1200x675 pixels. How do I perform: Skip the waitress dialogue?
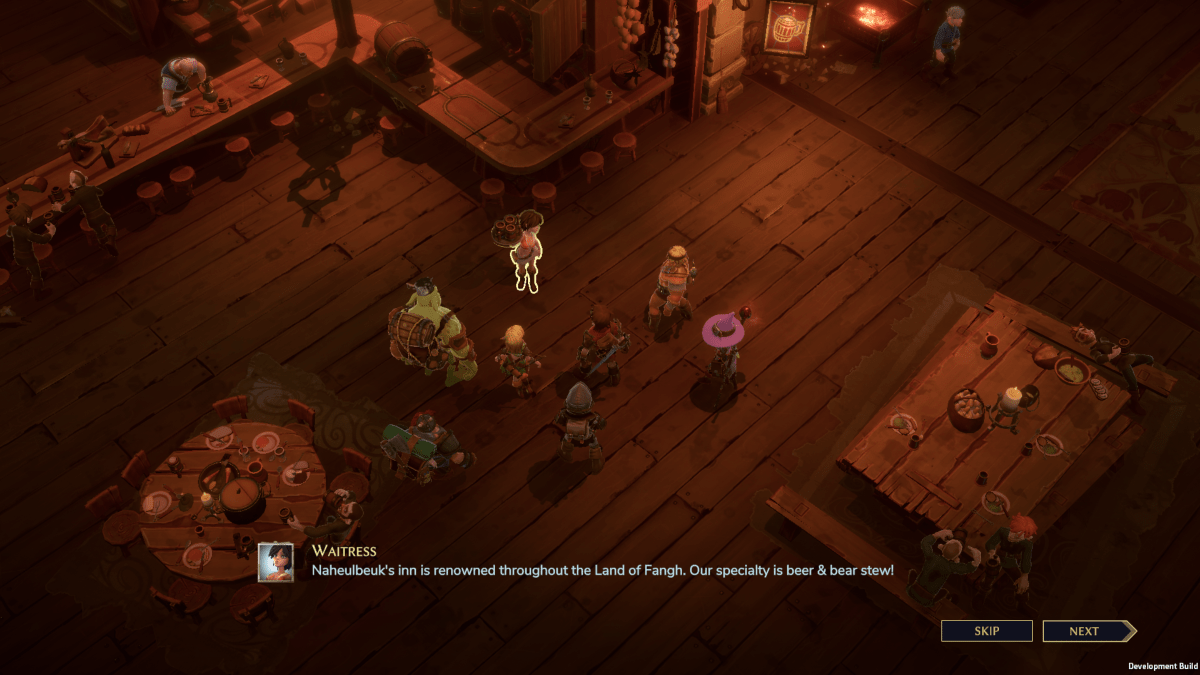coord(986,631)
